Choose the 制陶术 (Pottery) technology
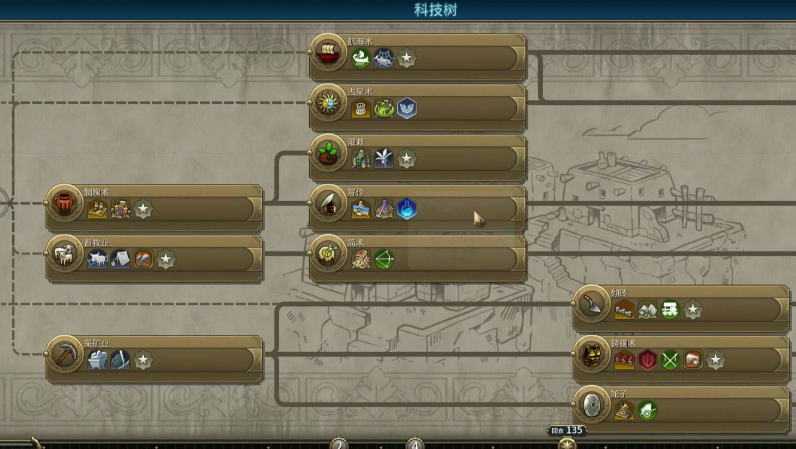This screenshot has width=796, height=449. click(155, 207)
